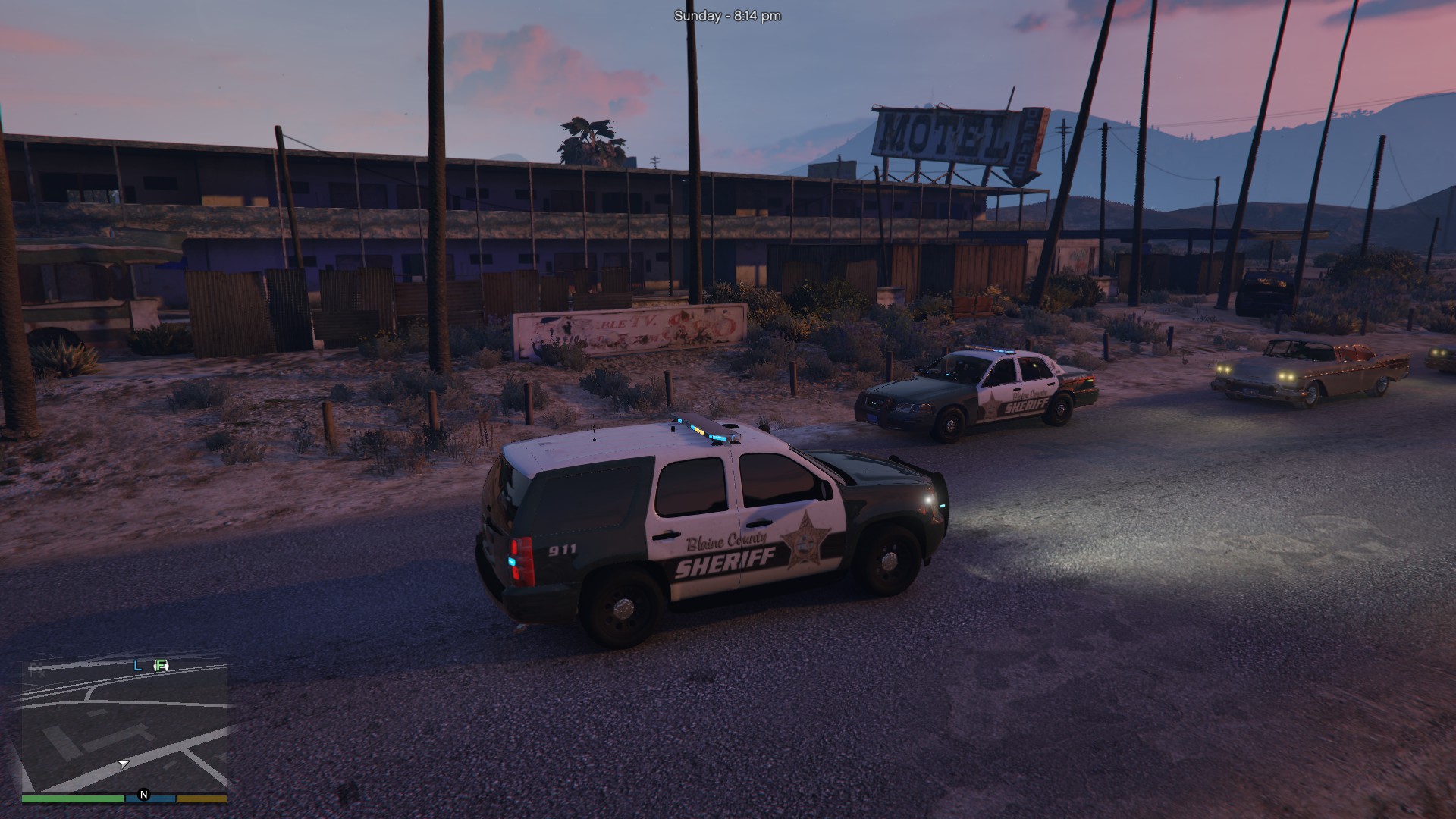Click the blue L blip on the minimap

137,666
